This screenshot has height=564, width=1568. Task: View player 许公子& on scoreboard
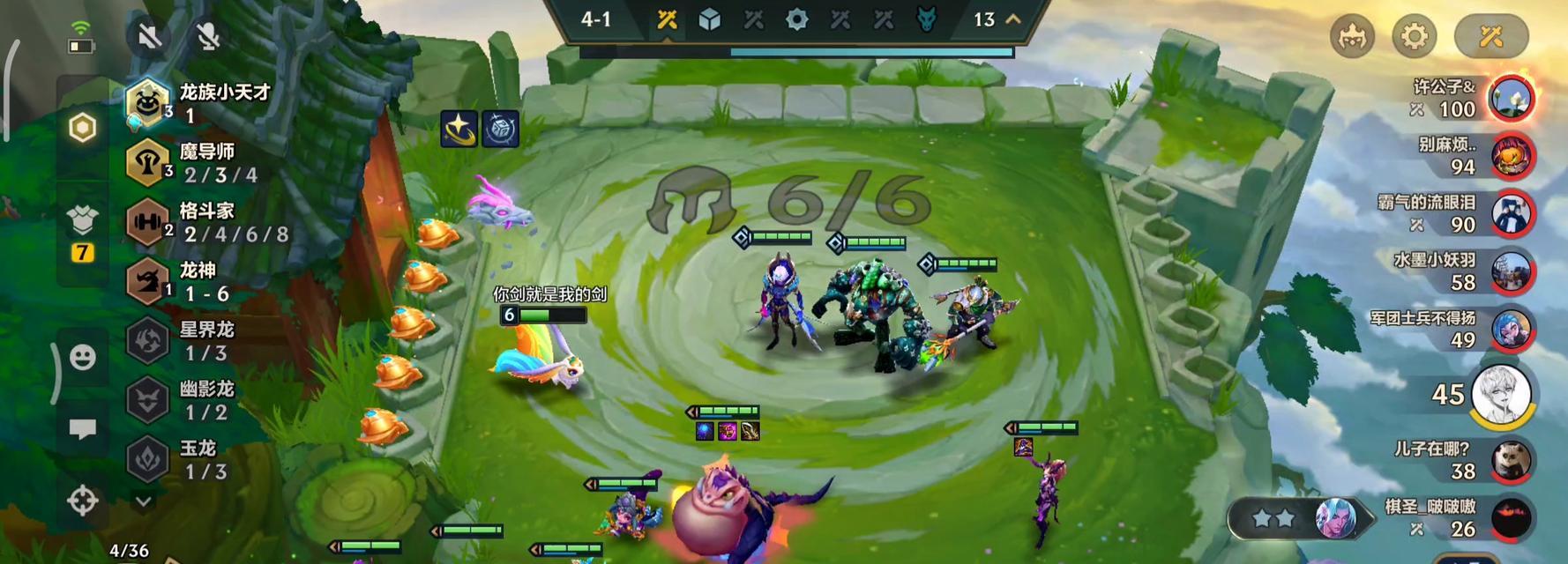[1510, 98]
